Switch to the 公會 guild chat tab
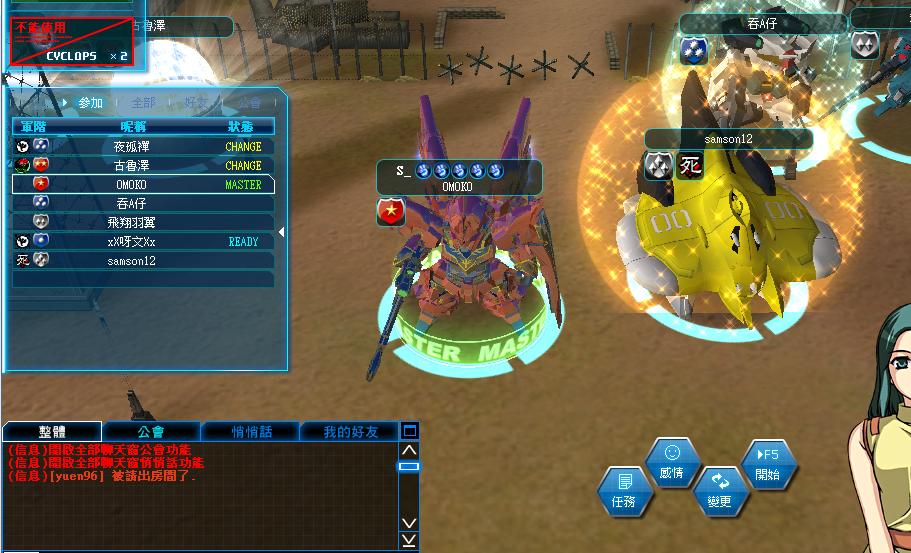Viewport: 911px width, 553px height. 151,431
